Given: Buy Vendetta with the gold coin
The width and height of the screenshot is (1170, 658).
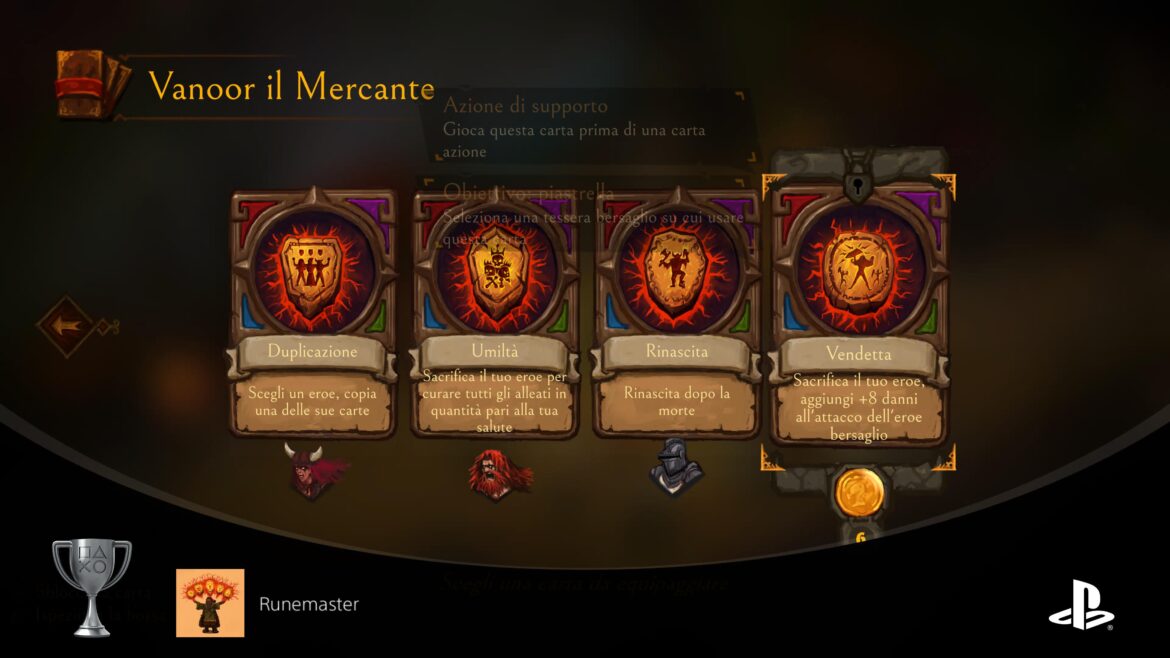Looking at the screenshot, I should click(x=858, y=492).
